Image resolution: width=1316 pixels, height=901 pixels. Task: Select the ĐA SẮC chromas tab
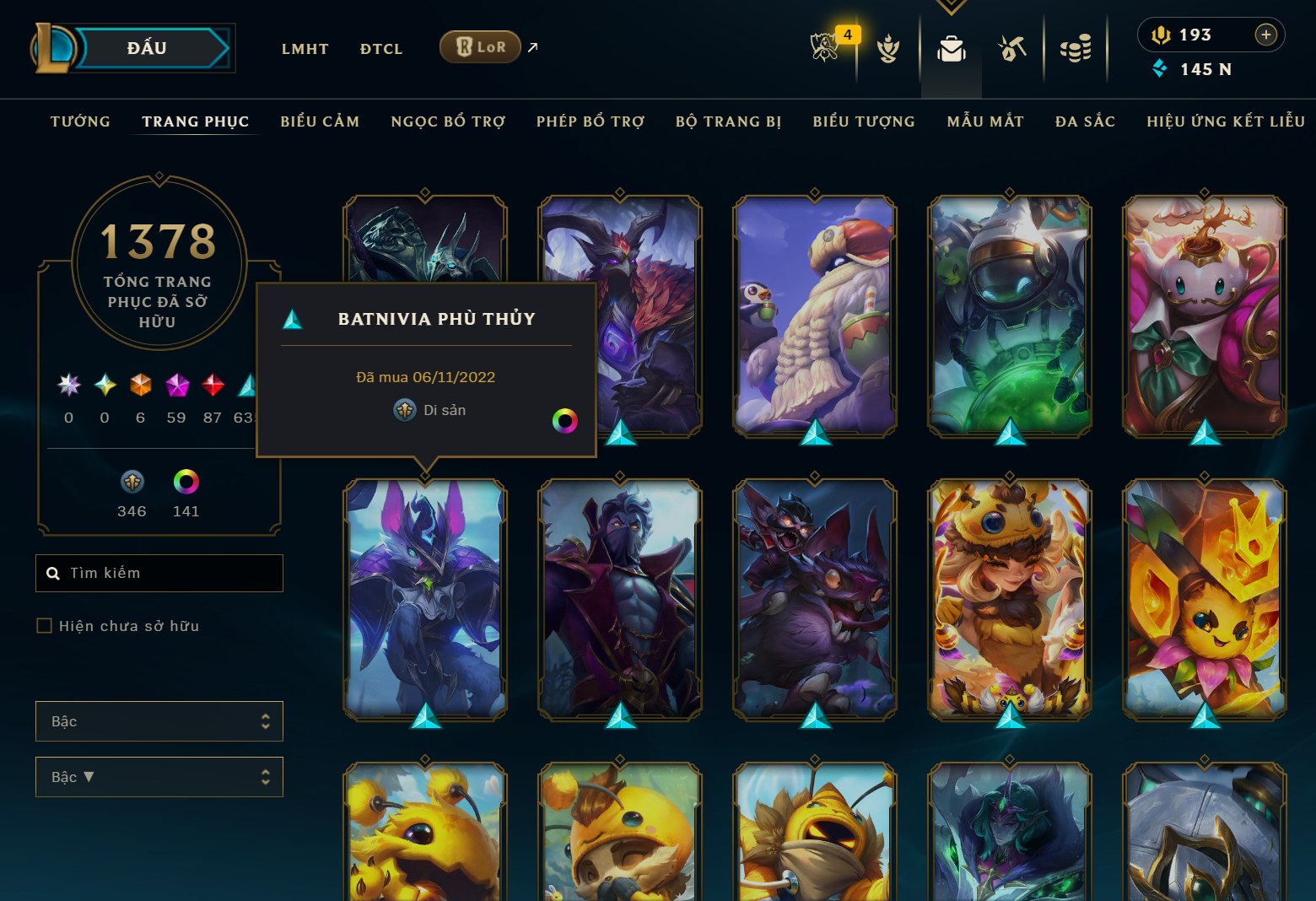[1085, 121]
